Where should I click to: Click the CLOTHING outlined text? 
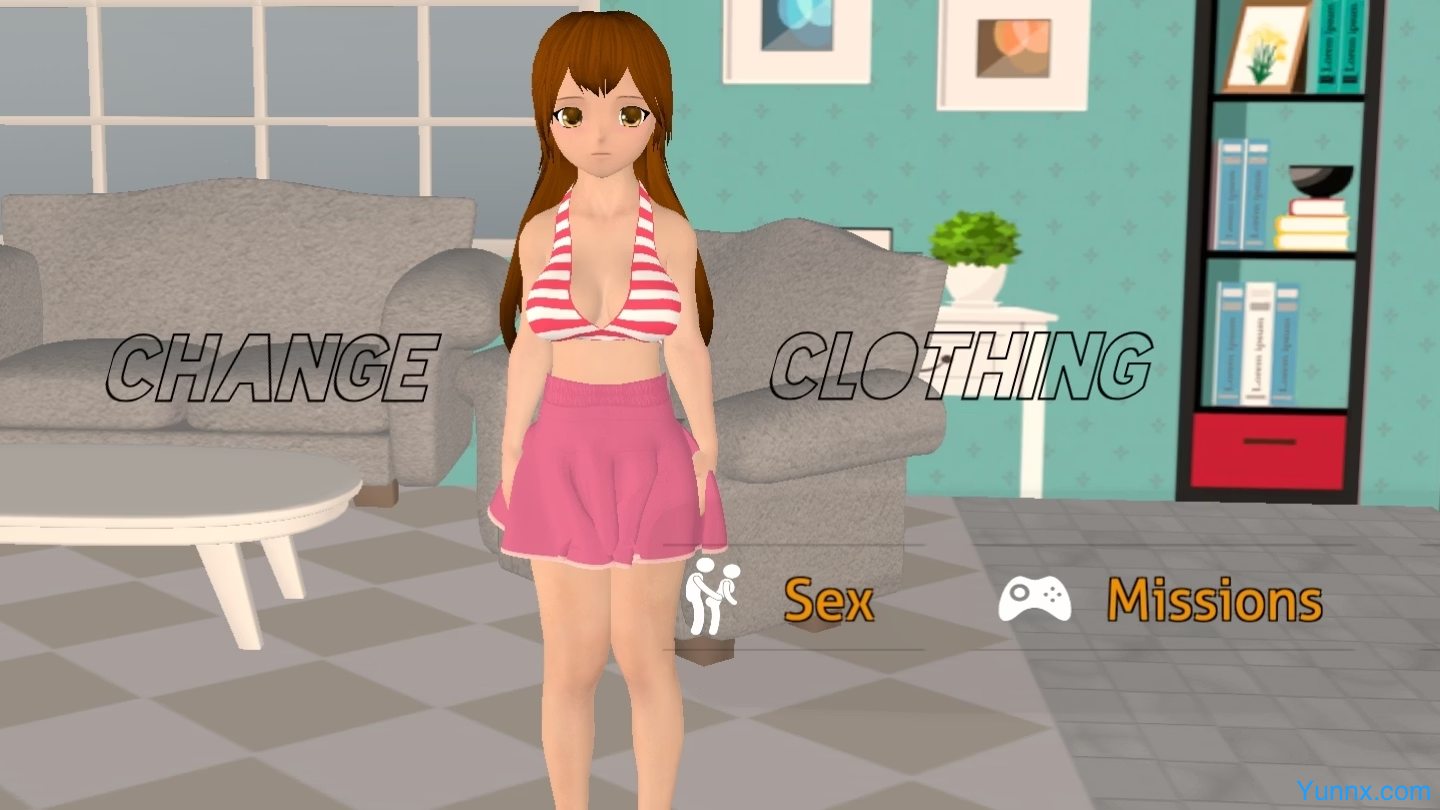960,363
